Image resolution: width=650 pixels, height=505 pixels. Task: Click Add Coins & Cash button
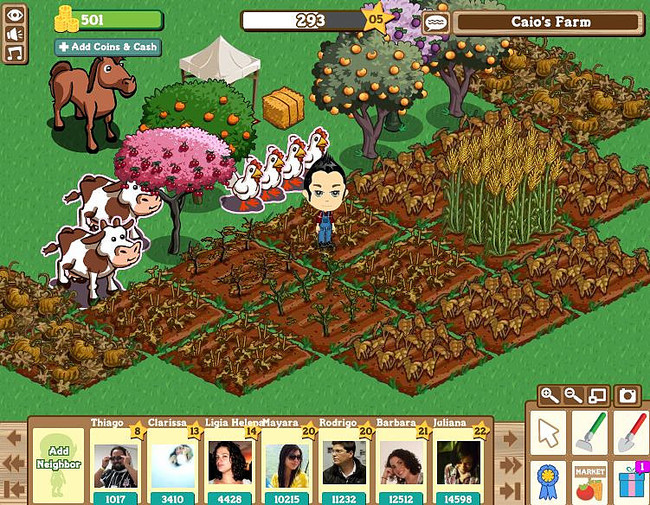[x=107, y=47]
